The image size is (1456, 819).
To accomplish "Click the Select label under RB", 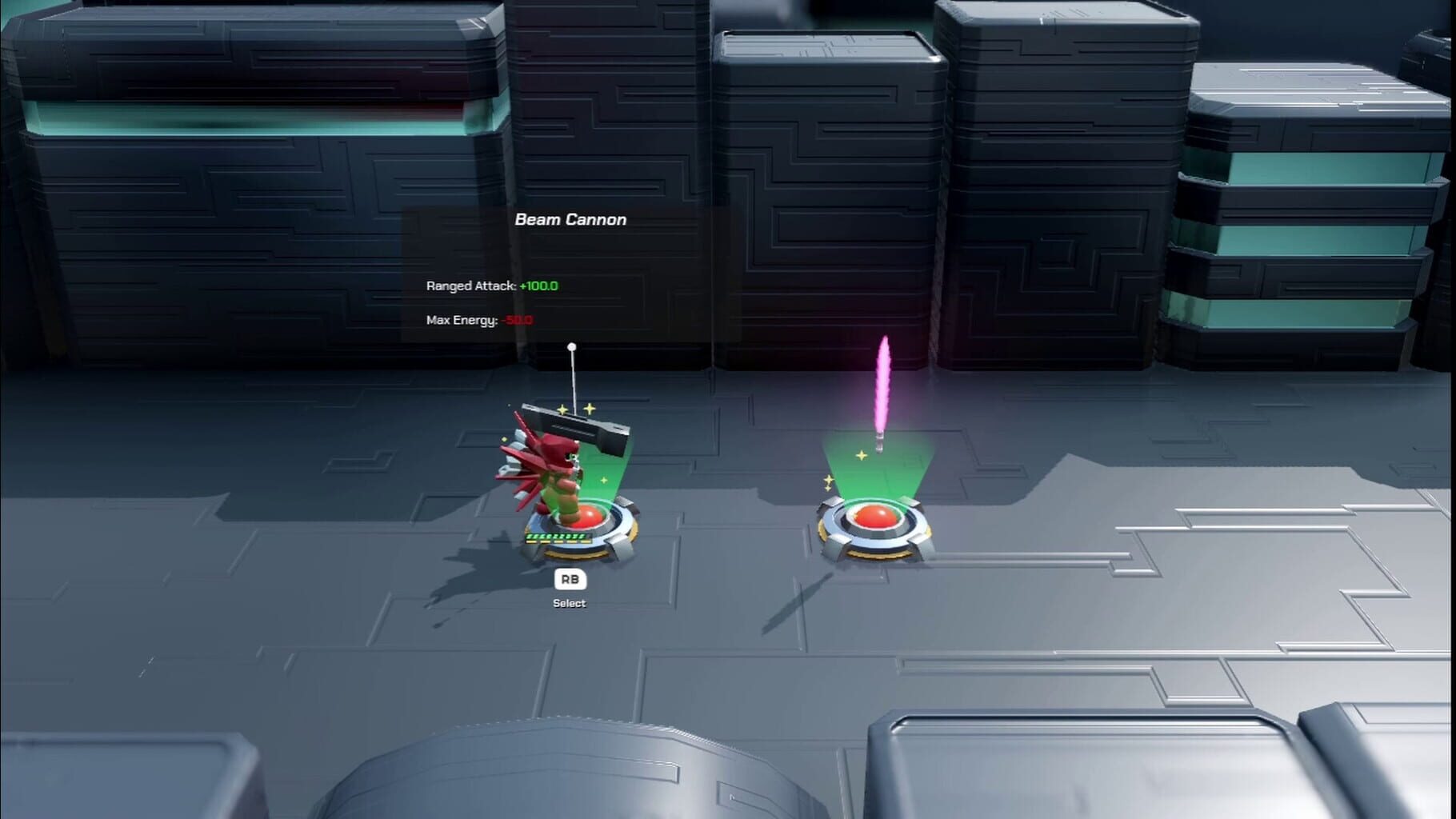I will coord(570,603).
